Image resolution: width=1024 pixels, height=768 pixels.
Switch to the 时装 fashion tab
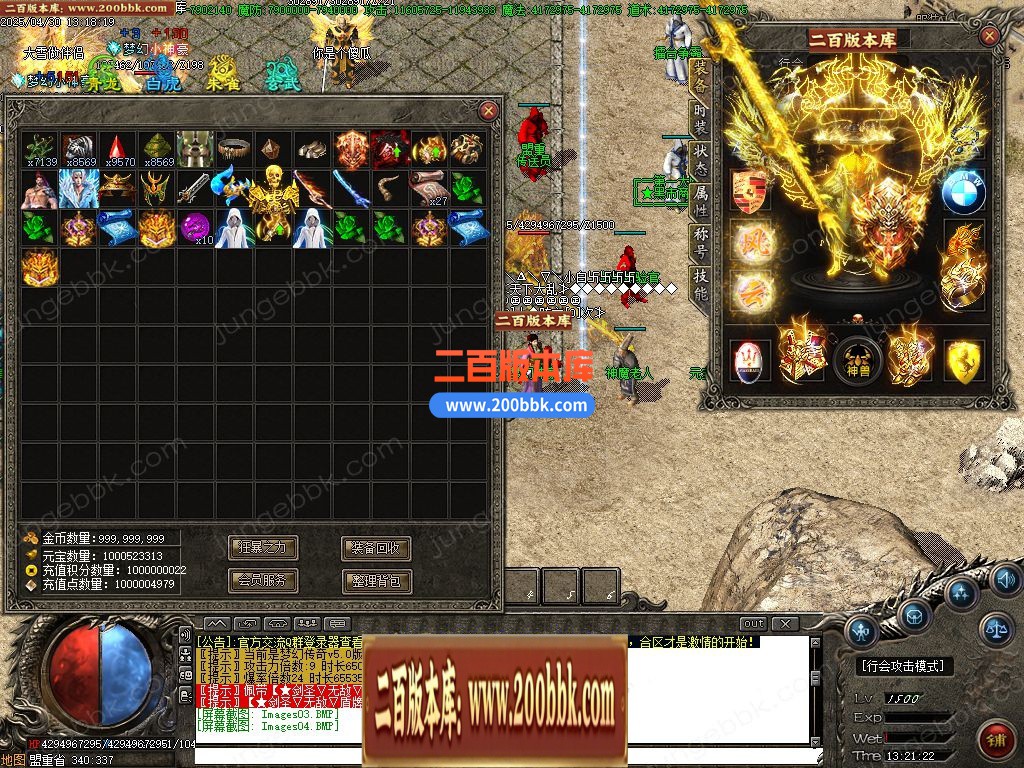click(x=701, y=118)
